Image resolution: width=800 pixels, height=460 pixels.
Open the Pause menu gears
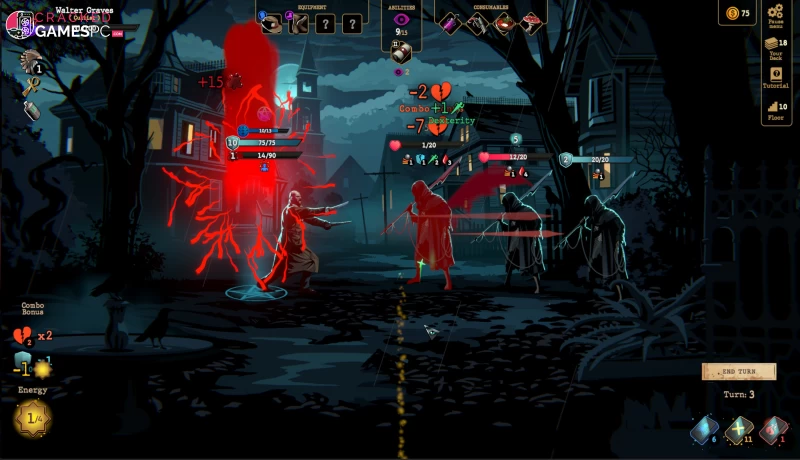(x=776, y=14)
